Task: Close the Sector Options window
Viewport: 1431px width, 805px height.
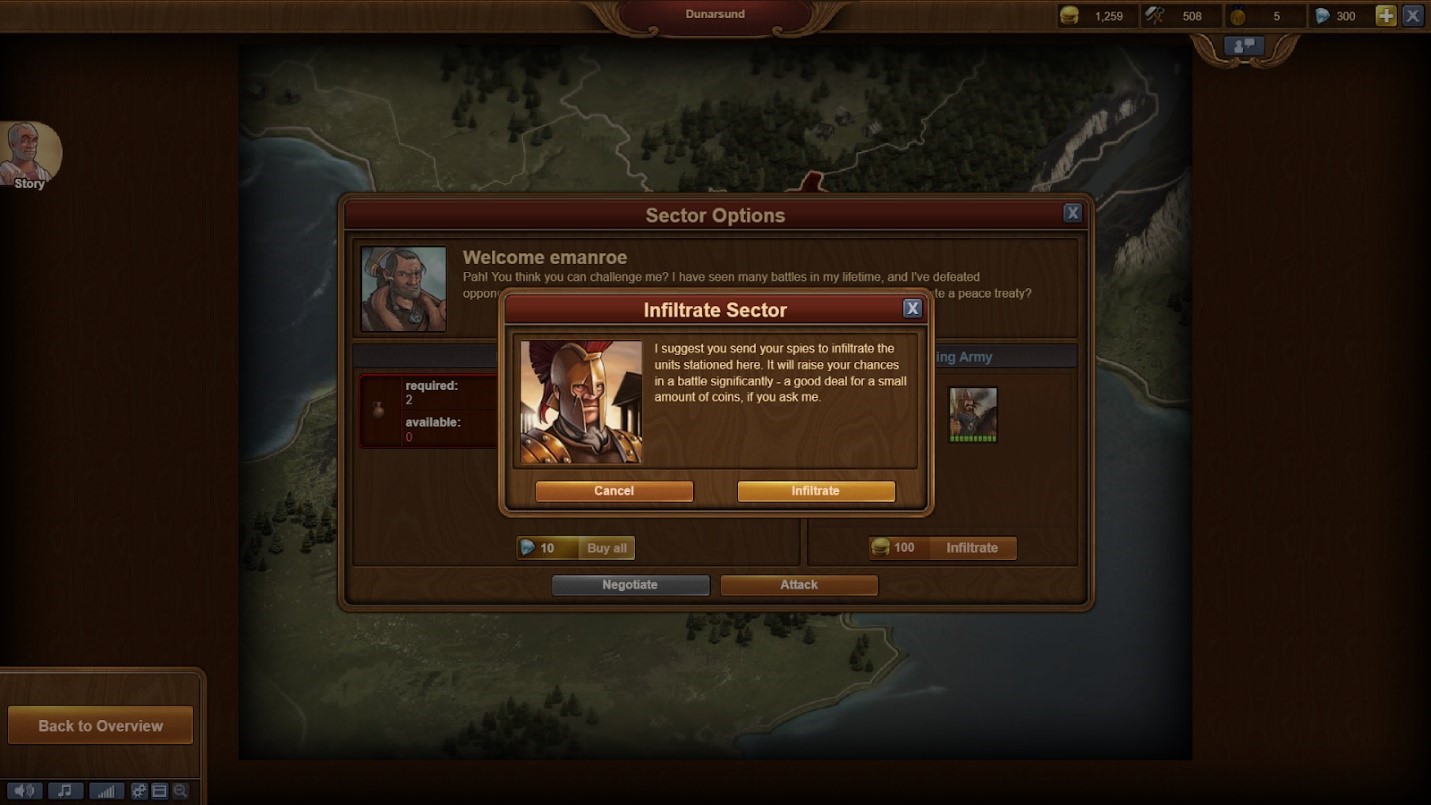Action: pos(1072,213)
